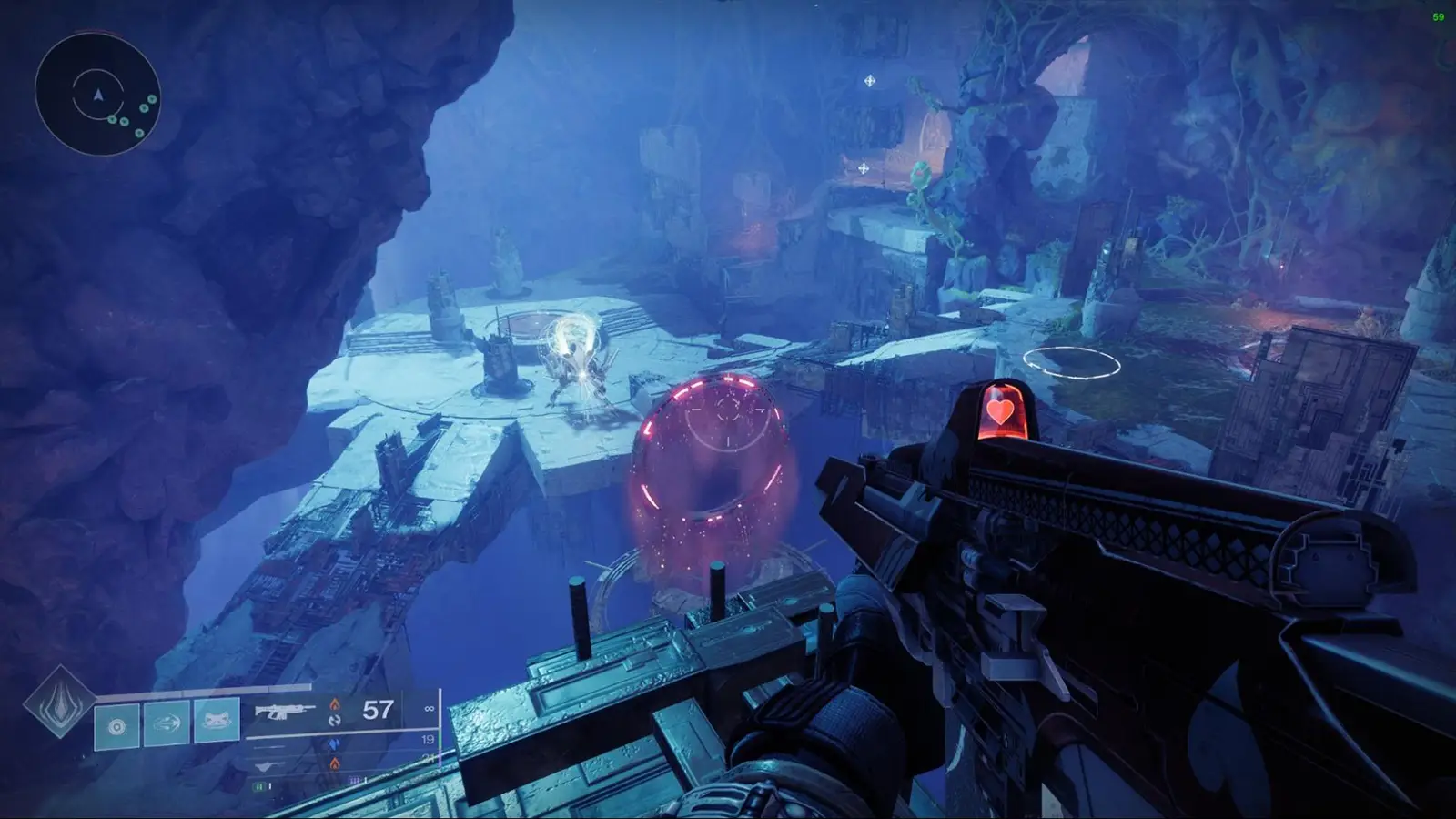Select the melee ability icon

tap(167, 722)
